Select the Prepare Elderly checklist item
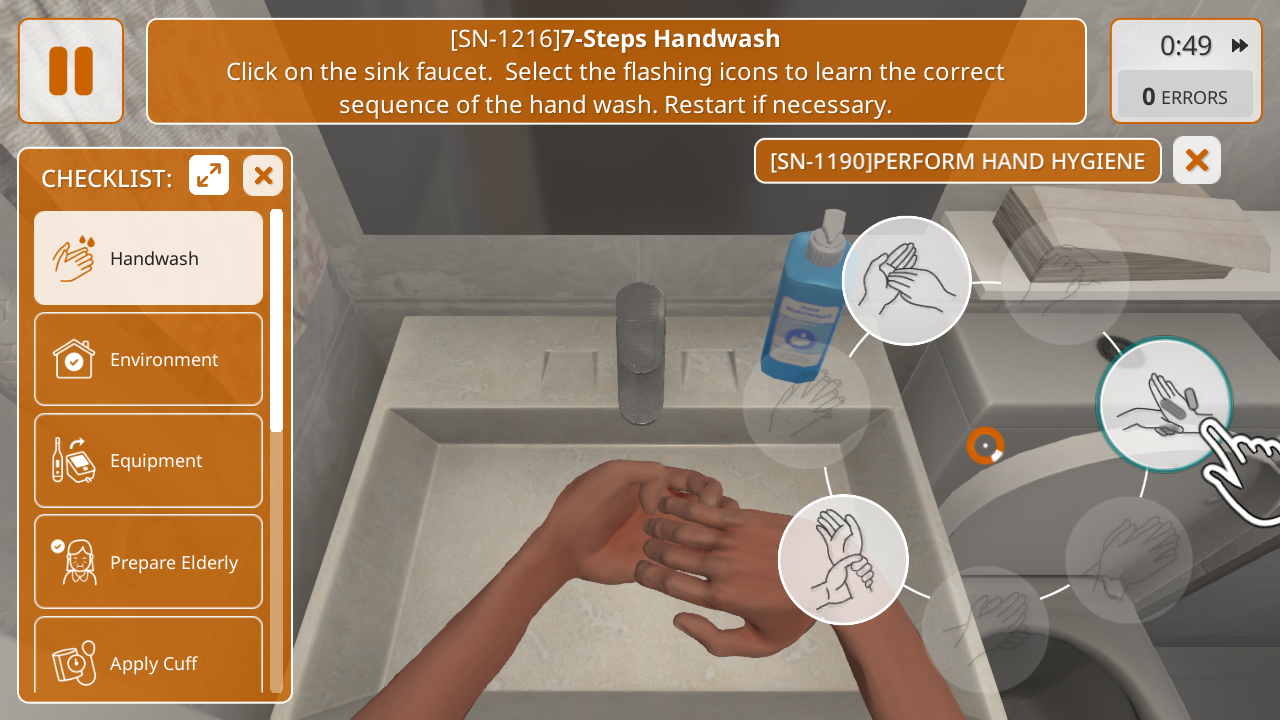Image resolution: width=1280 pixels, height=720 pixels. pos(148,562)
